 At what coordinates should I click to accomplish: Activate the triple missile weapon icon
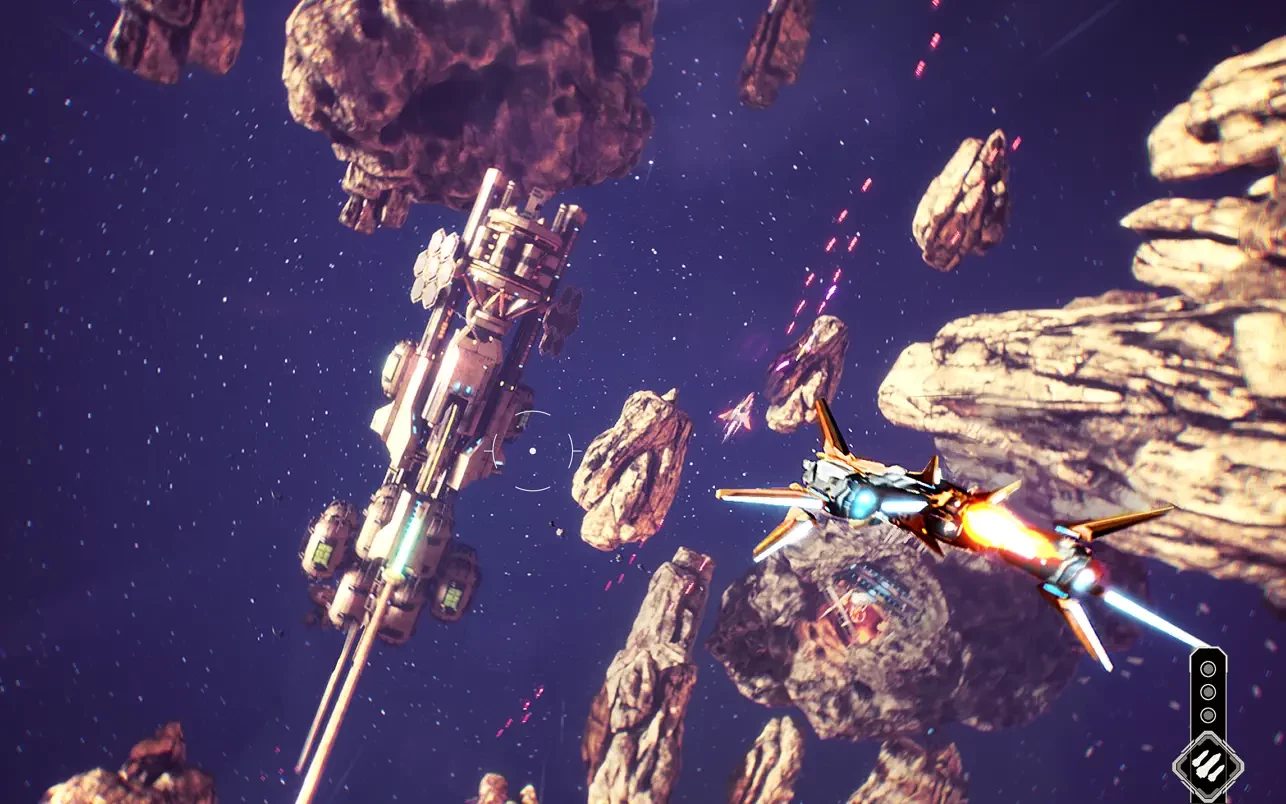pyautogui.click(x=1208, y=768)
